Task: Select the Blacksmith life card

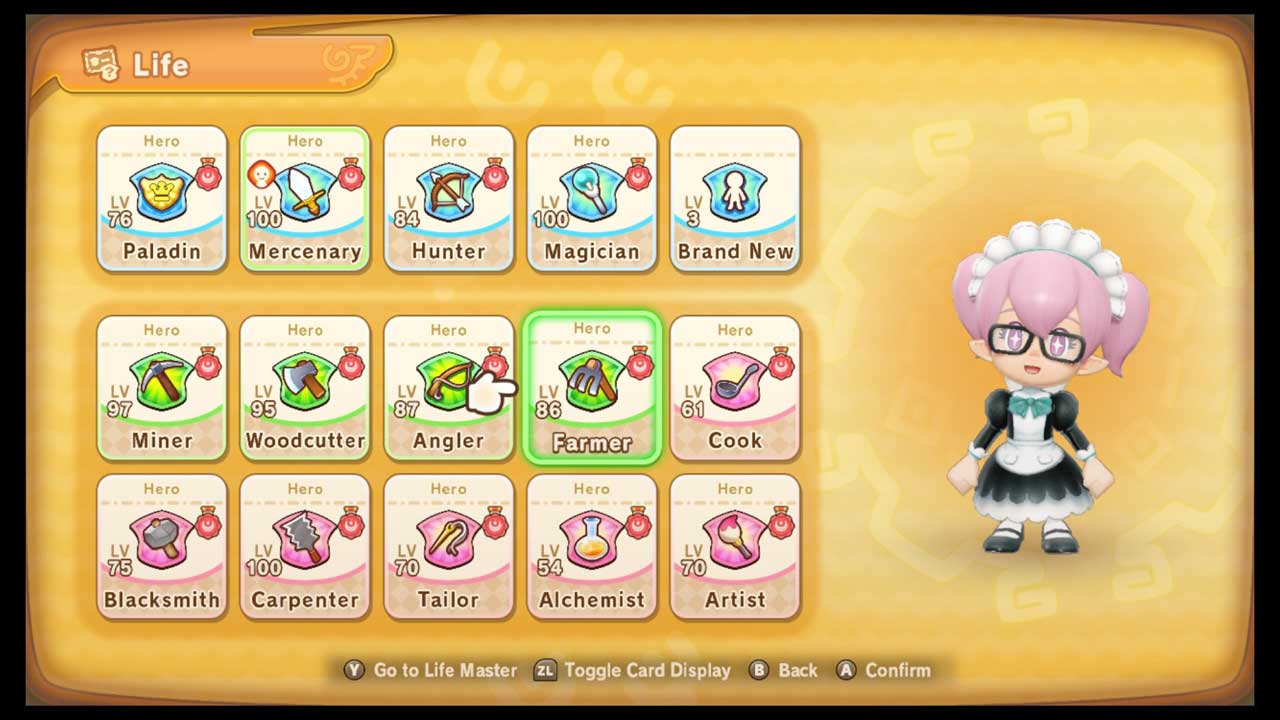Action: coord(162,547)
